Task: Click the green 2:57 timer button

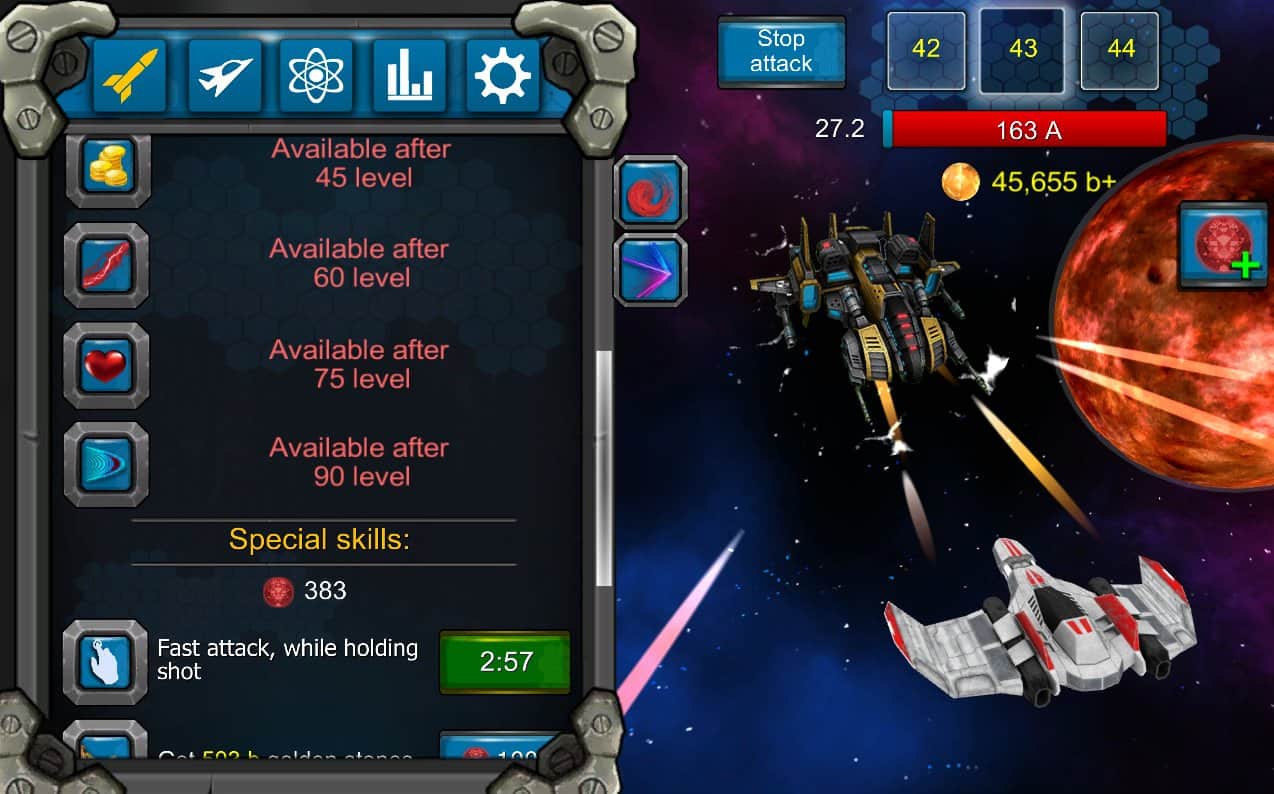Action: [x=505, y=661]
